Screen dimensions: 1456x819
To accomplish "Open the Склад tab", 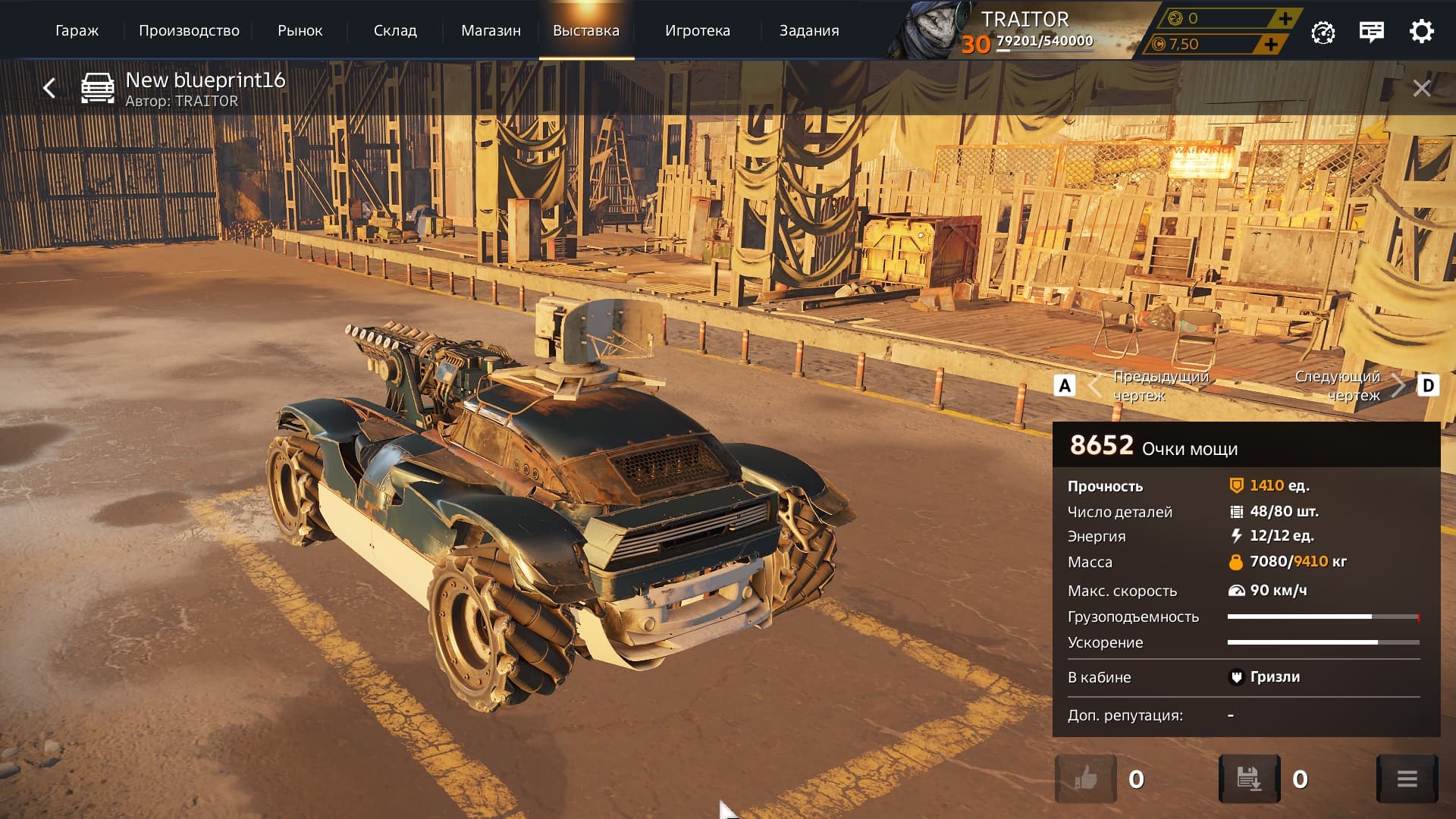I will pos(395,31).
